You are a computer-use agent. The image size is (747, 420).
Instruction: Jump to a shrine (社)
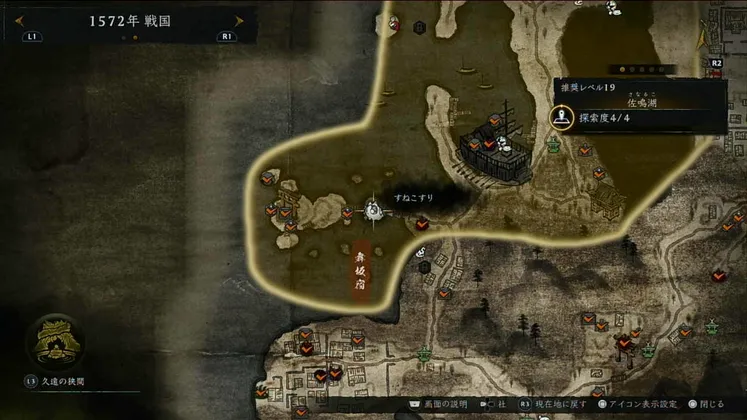496,404
